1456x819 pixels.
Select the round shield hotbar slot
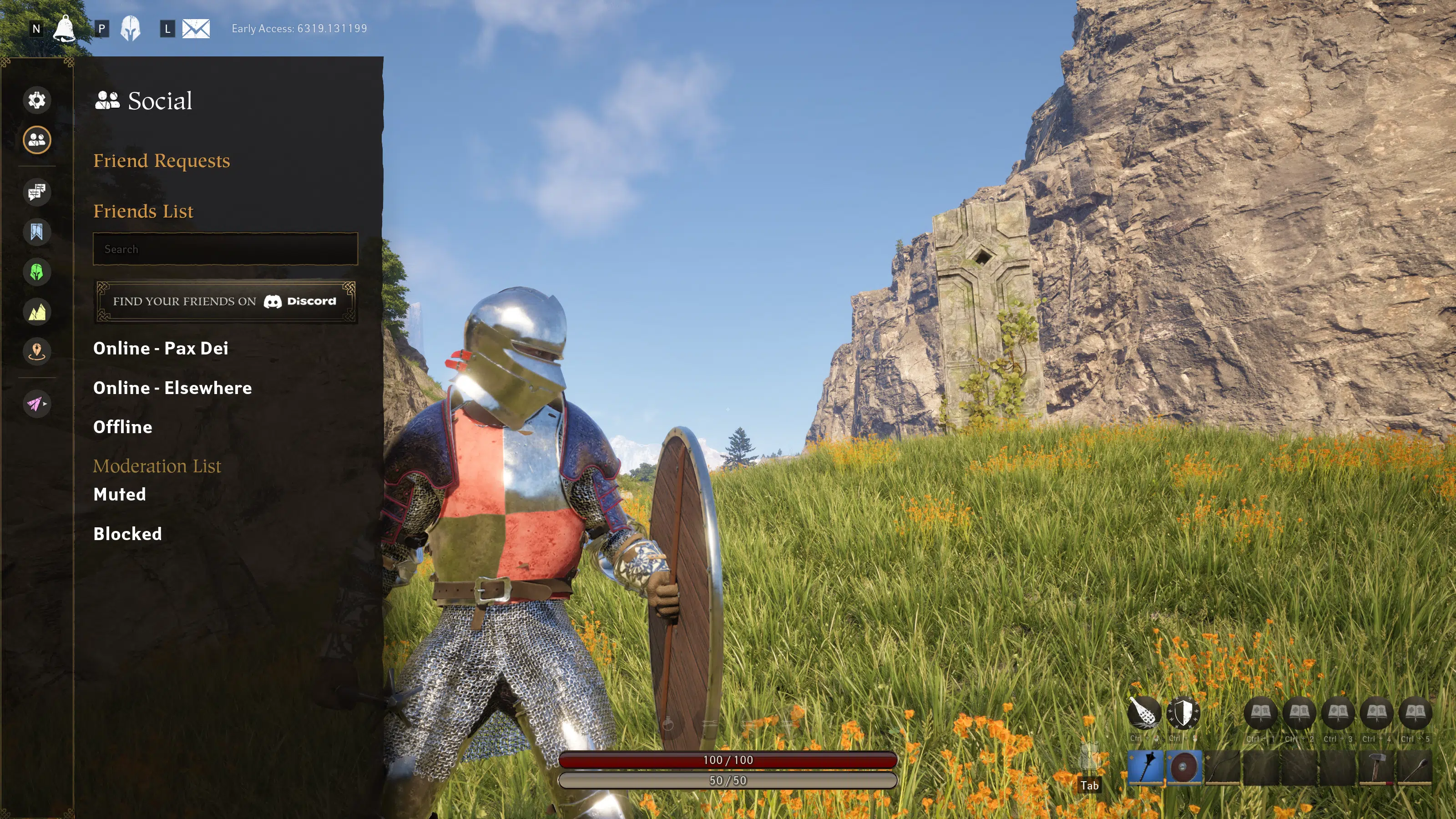point(1183,768)
